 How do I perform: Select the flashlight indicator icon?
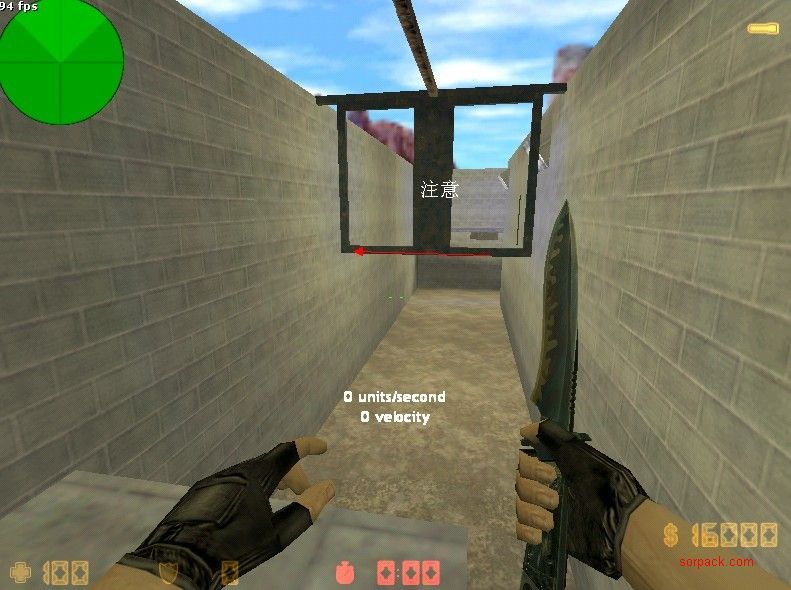[x=763, y=28]
